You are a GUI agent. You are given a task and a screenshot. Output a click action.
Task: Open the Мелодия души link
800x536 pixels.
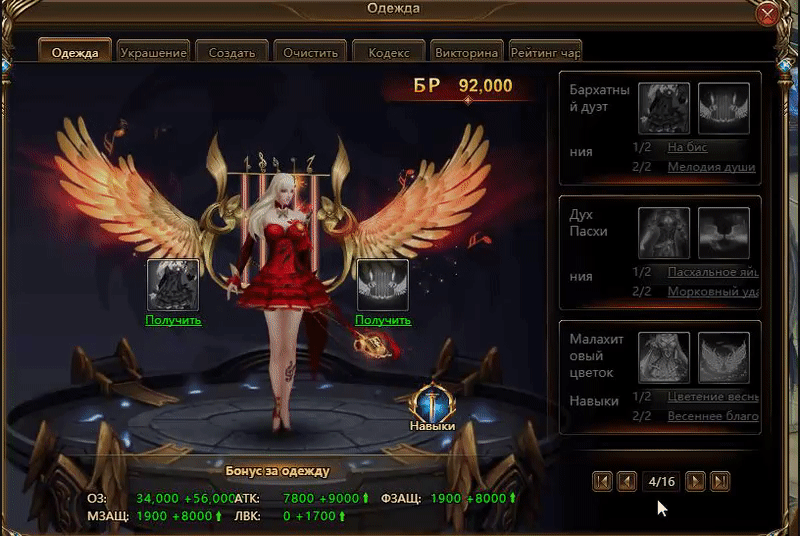point(711,167)
